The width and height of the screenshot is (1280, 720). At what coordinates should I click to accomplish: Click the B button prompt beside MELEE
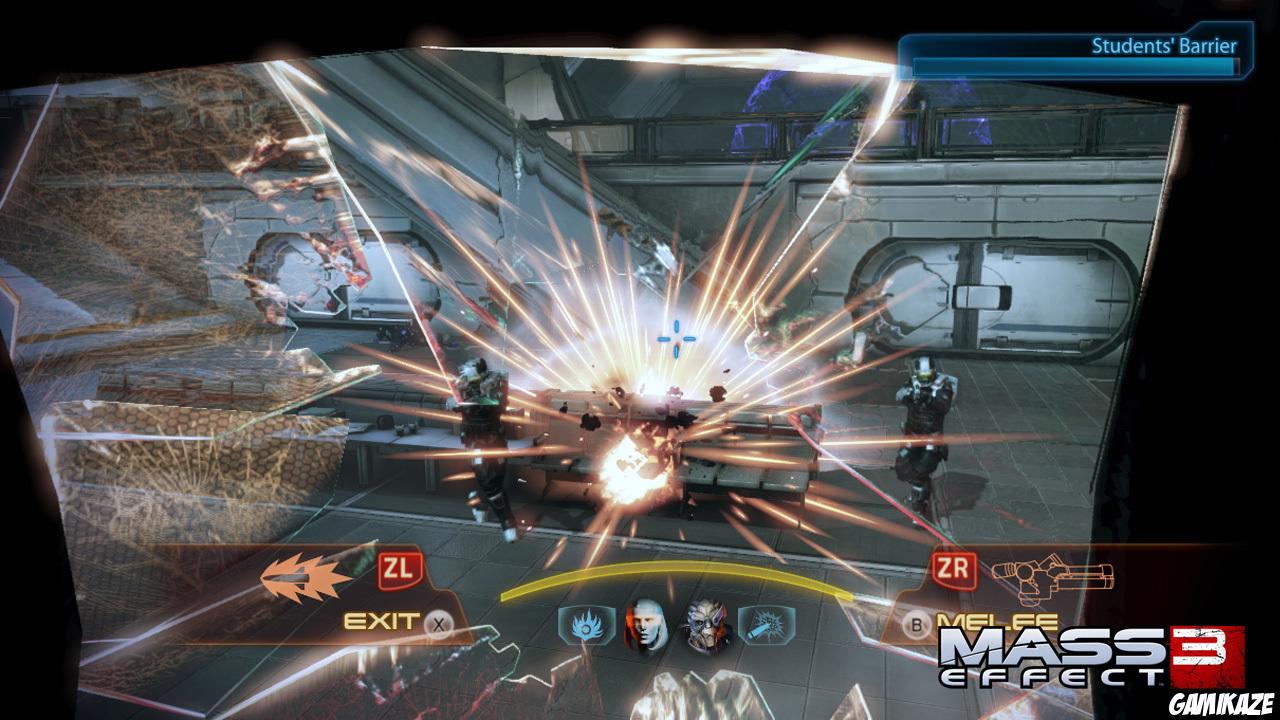click(x=915, y=624)
